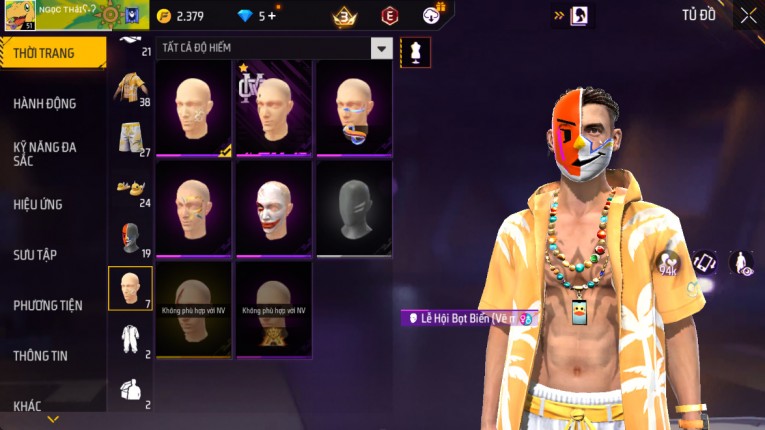The height and width of the screenshot is (430, 765).
Task: Tap the heart likes icon showing 94k
Action: [x=668, y=265]
